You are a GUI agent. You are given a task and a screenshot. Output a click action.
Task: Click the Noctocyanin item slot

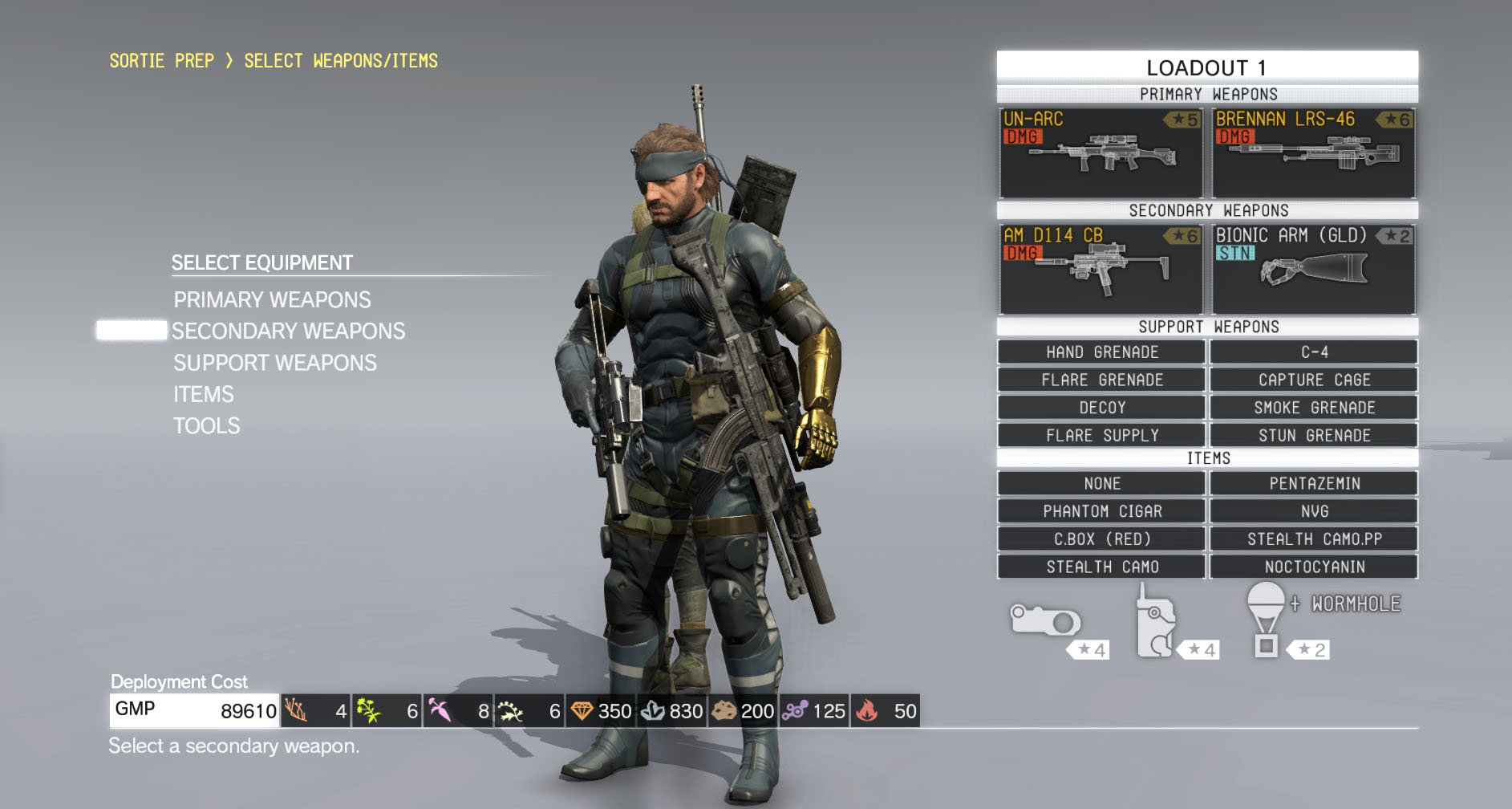tap(1314, 567)
